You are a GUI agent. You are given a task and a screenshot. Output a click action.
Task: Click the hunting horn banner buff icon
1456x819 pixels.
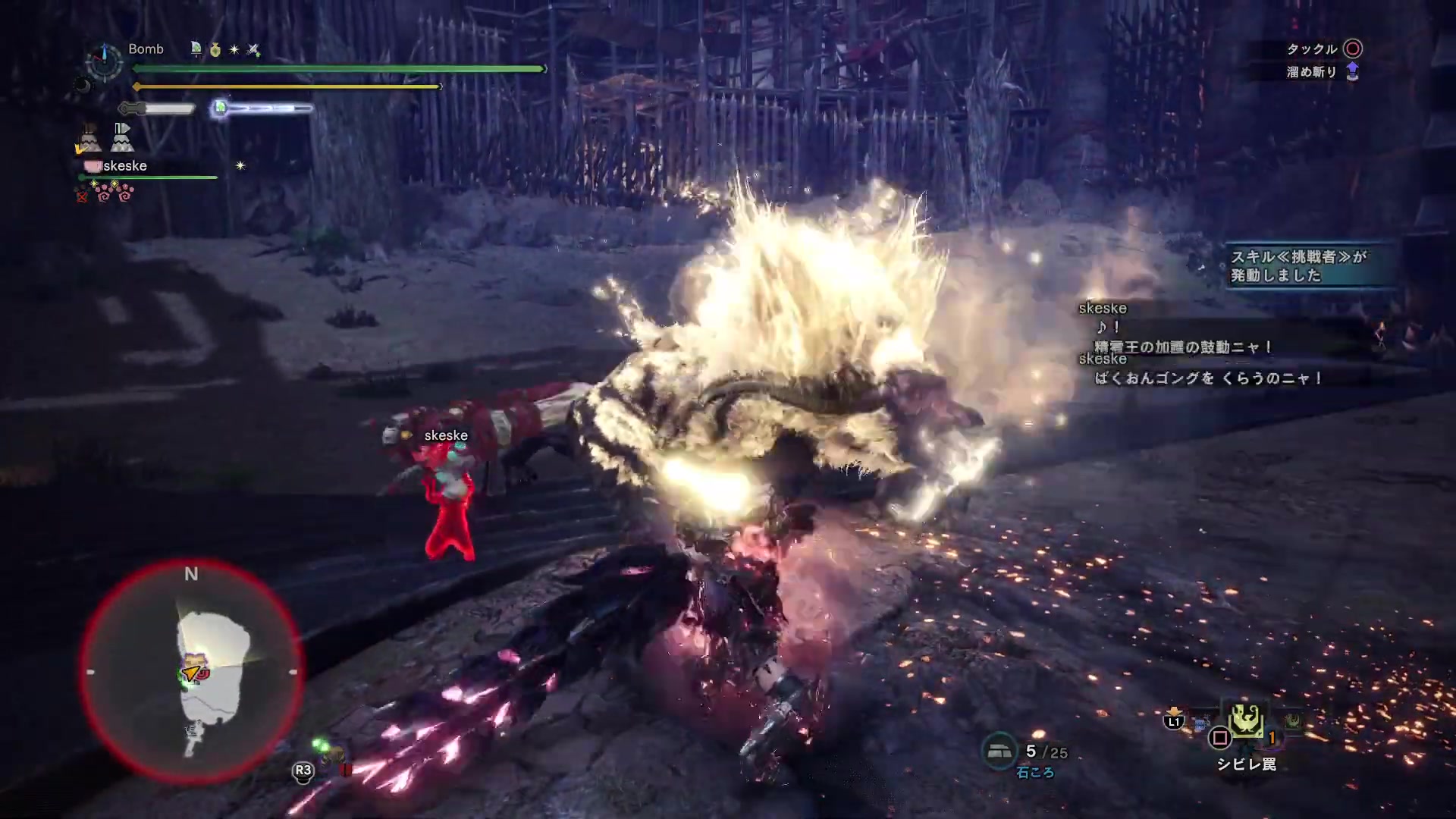click(x=196, y=49)
